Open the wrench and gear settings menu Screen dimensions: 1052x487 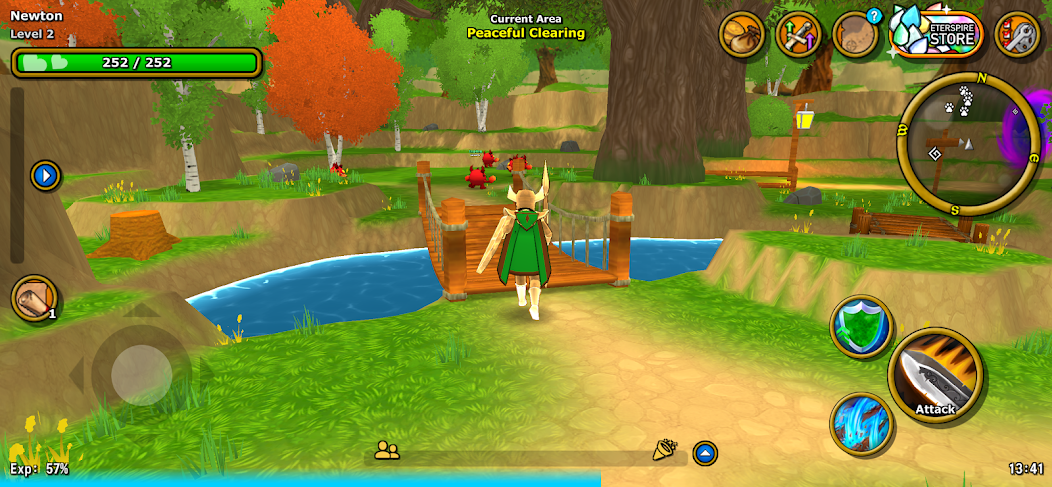pyautogui.click(x=1017, y=36)
